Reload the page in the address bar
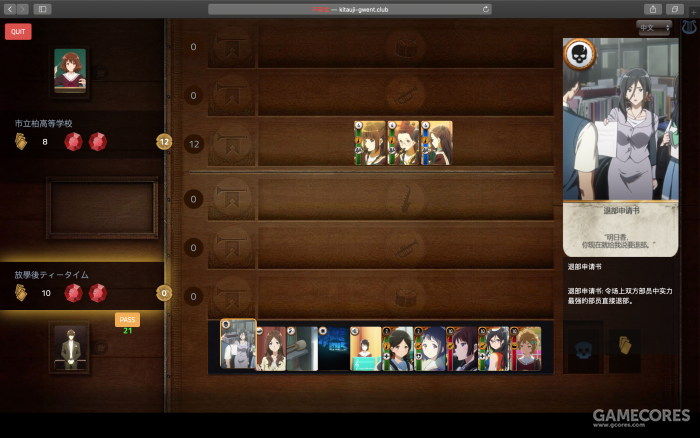The width and height of the screenshot is (700, 438). pos(486,9)
